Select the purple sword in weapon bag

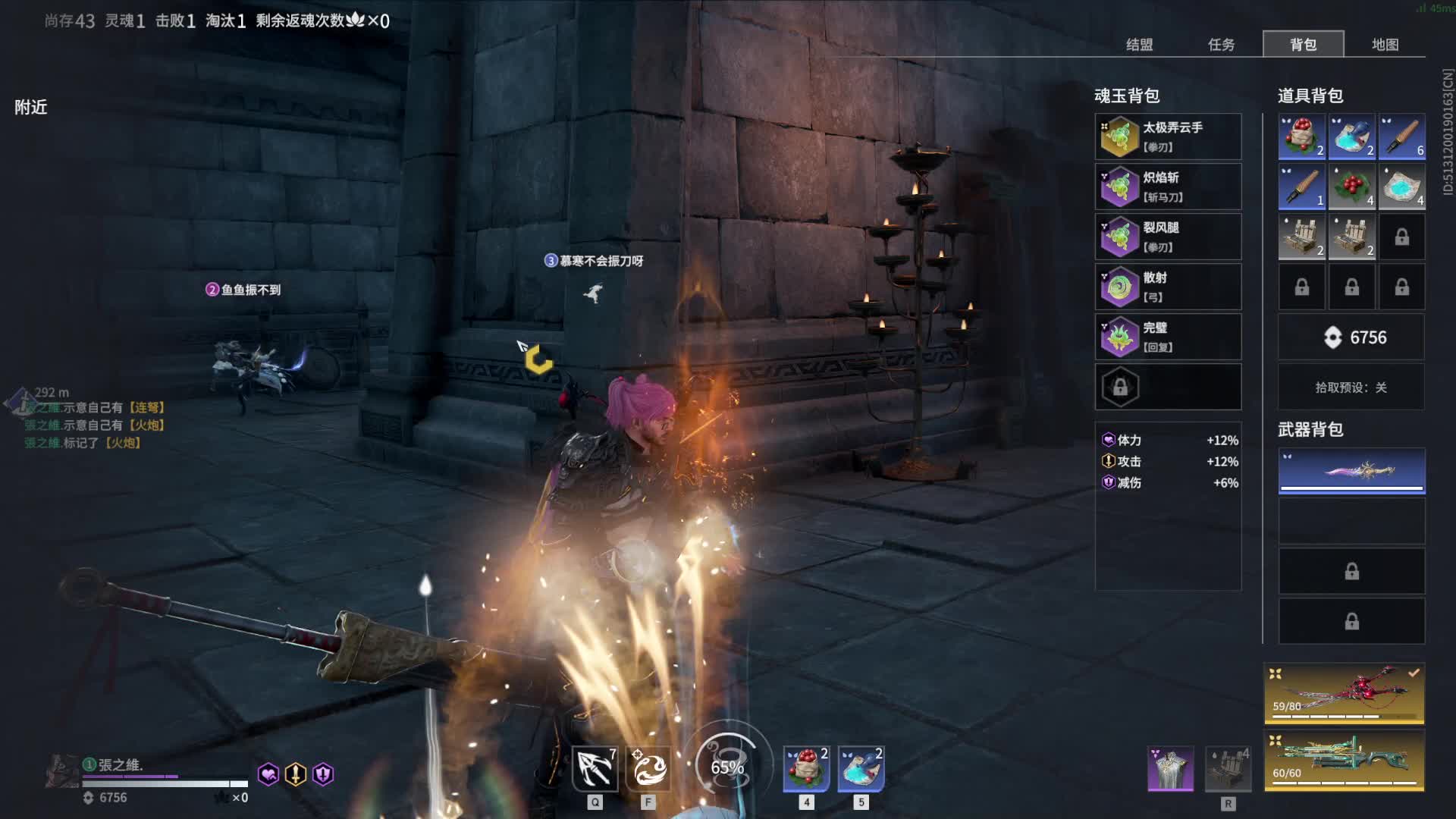(1351, 471)
